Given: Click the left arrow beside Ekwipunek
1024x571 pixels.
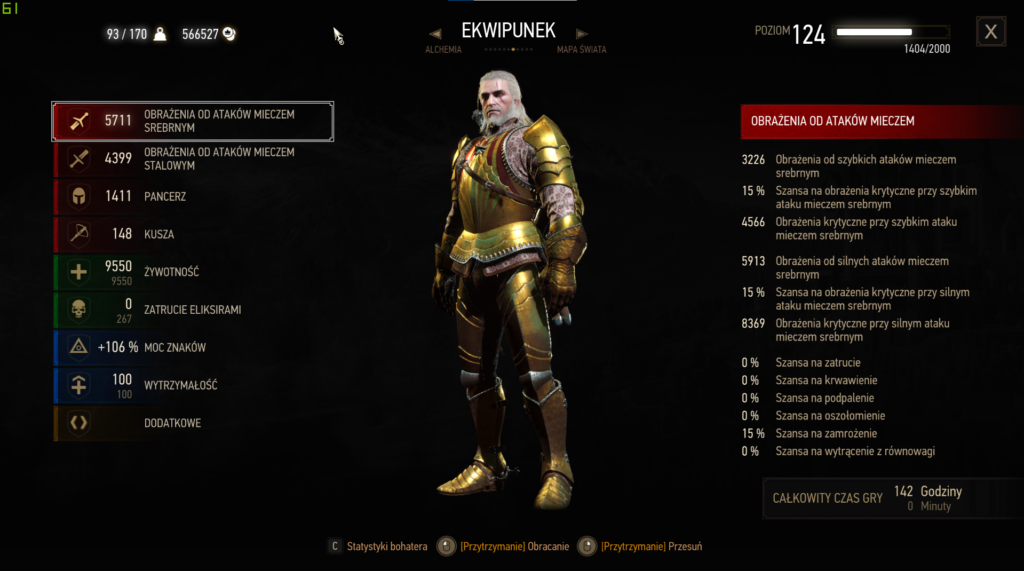Looking at the screenshot, I should (x=435, y=33).
